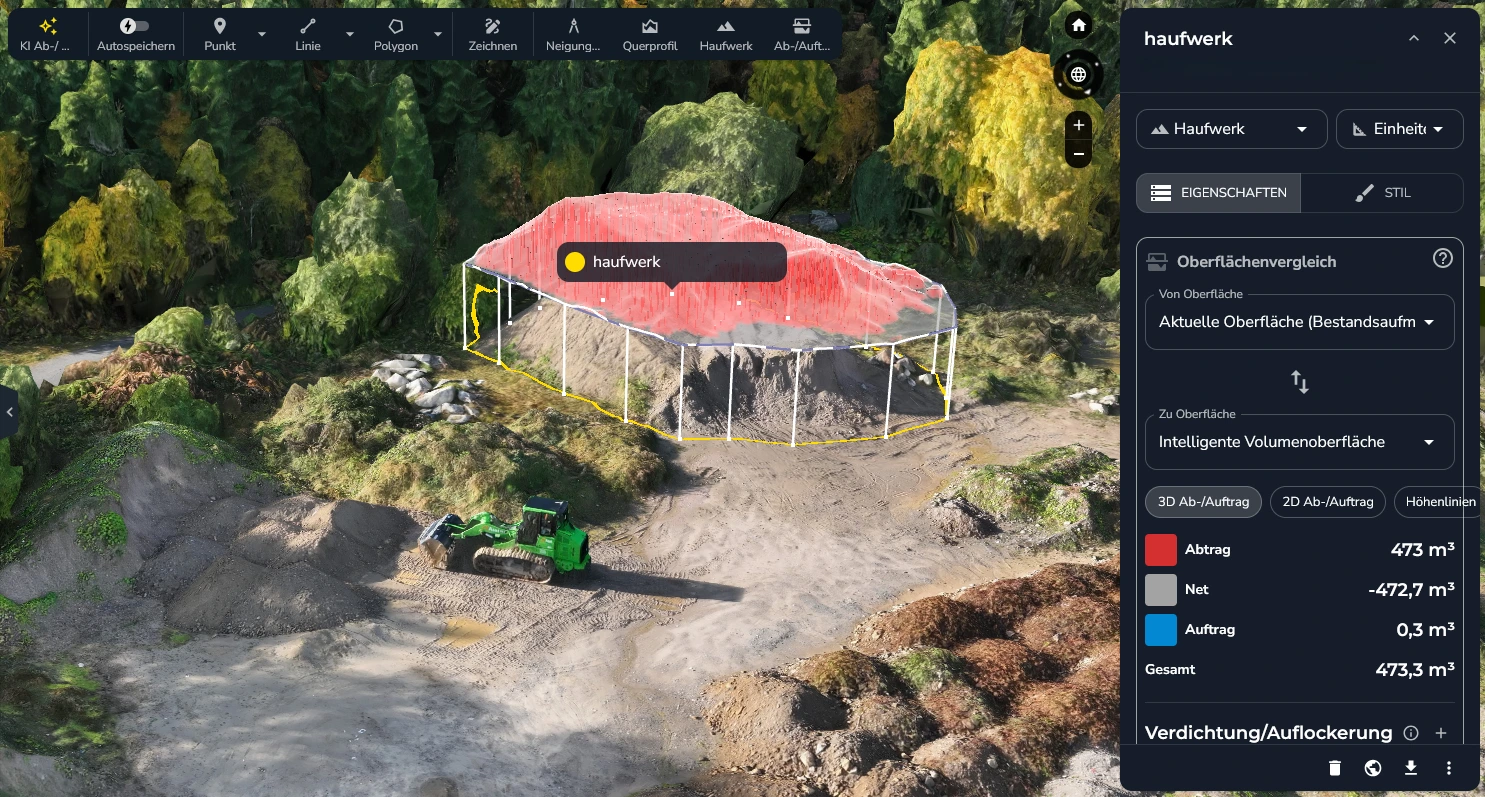The height and width of the screenshot is (797, 1485).
Task: Zoom out with the minus button
Action: tap(1078, 154)
